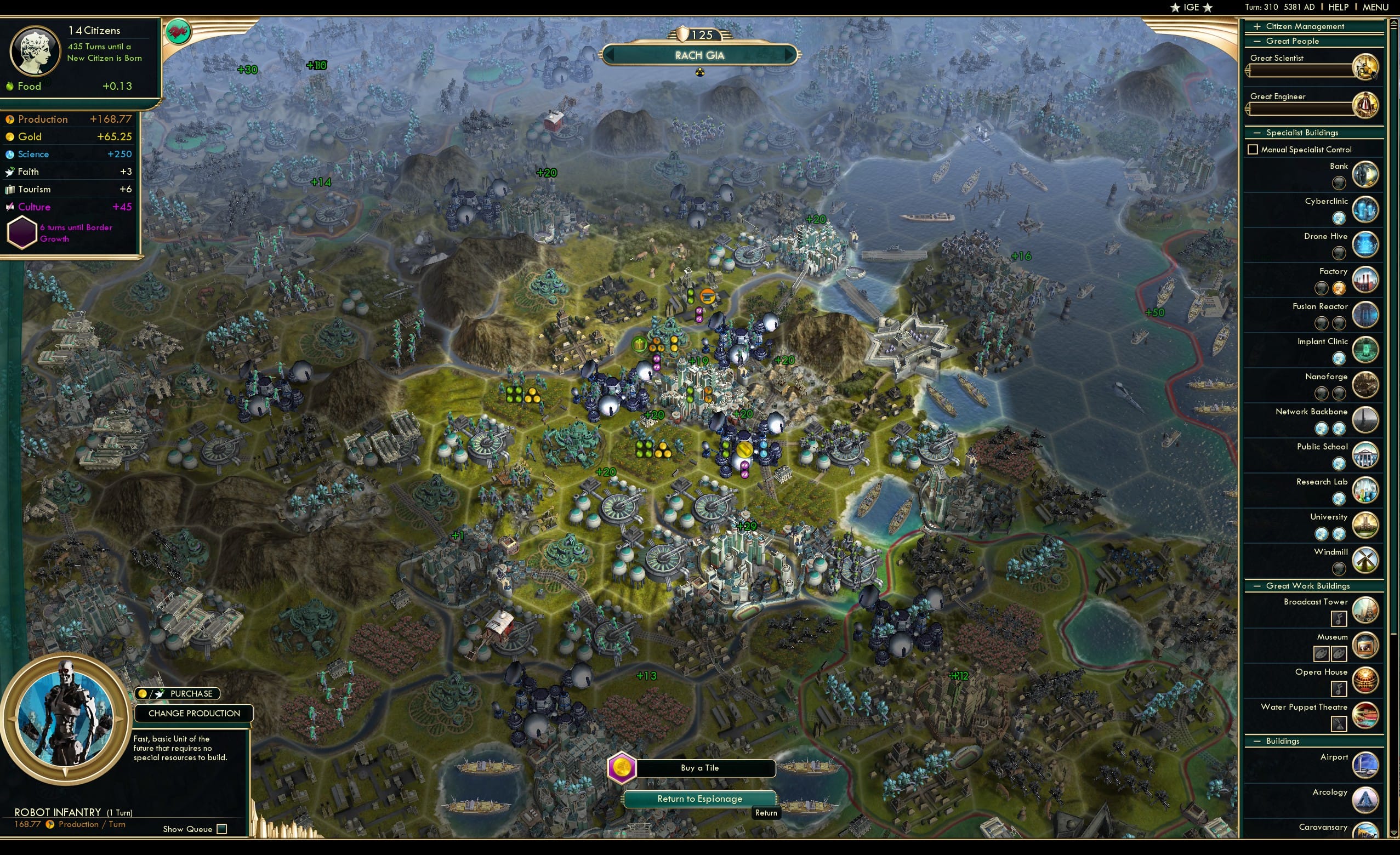Image resolution: width=1400 pixels, height=855 pixels.
Task: Toggle the filled Factory specialist slot
Action: 1340,288
